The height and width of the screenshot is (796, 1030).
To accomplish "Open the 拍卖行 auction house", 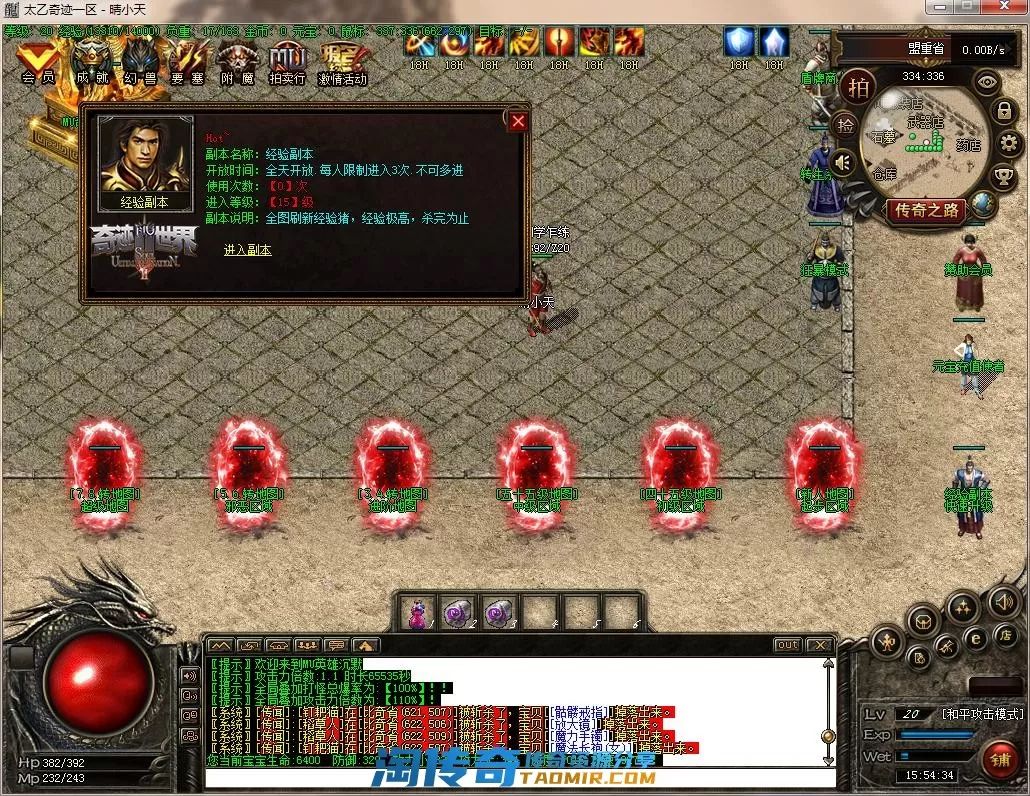I will point(287,62).
